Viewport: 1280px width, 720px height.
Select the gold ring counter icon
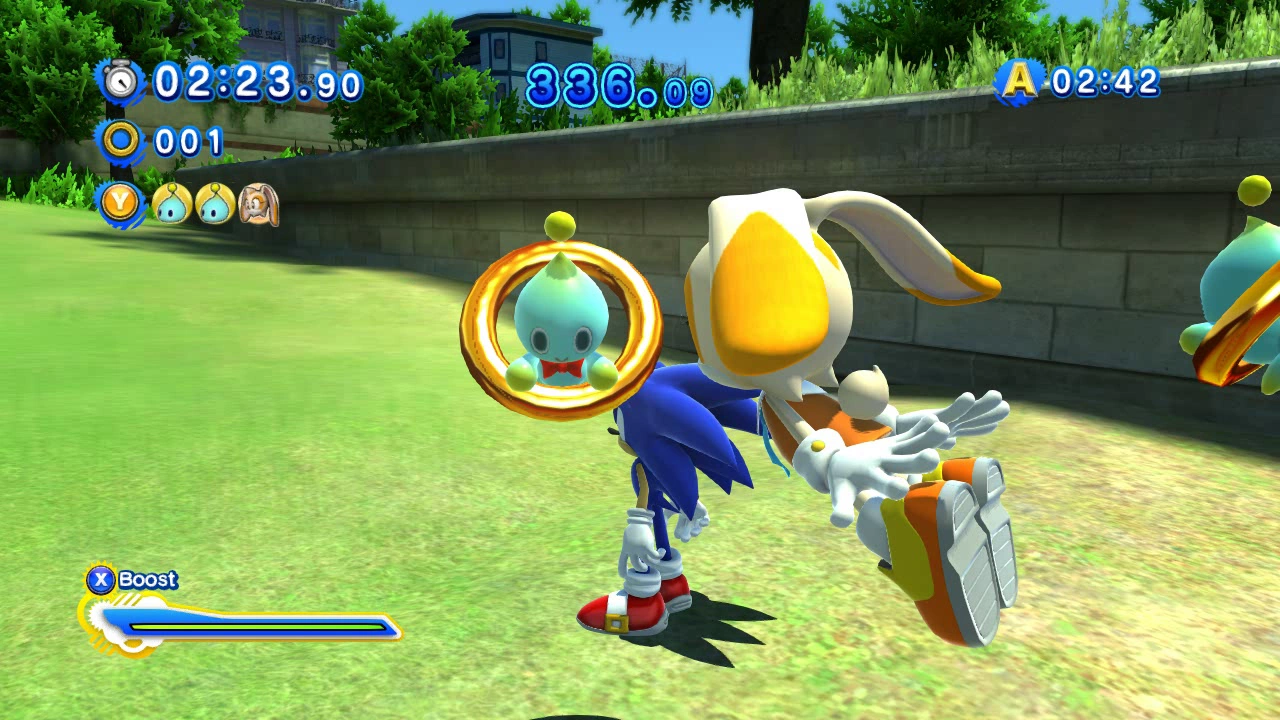coord(121,141)
